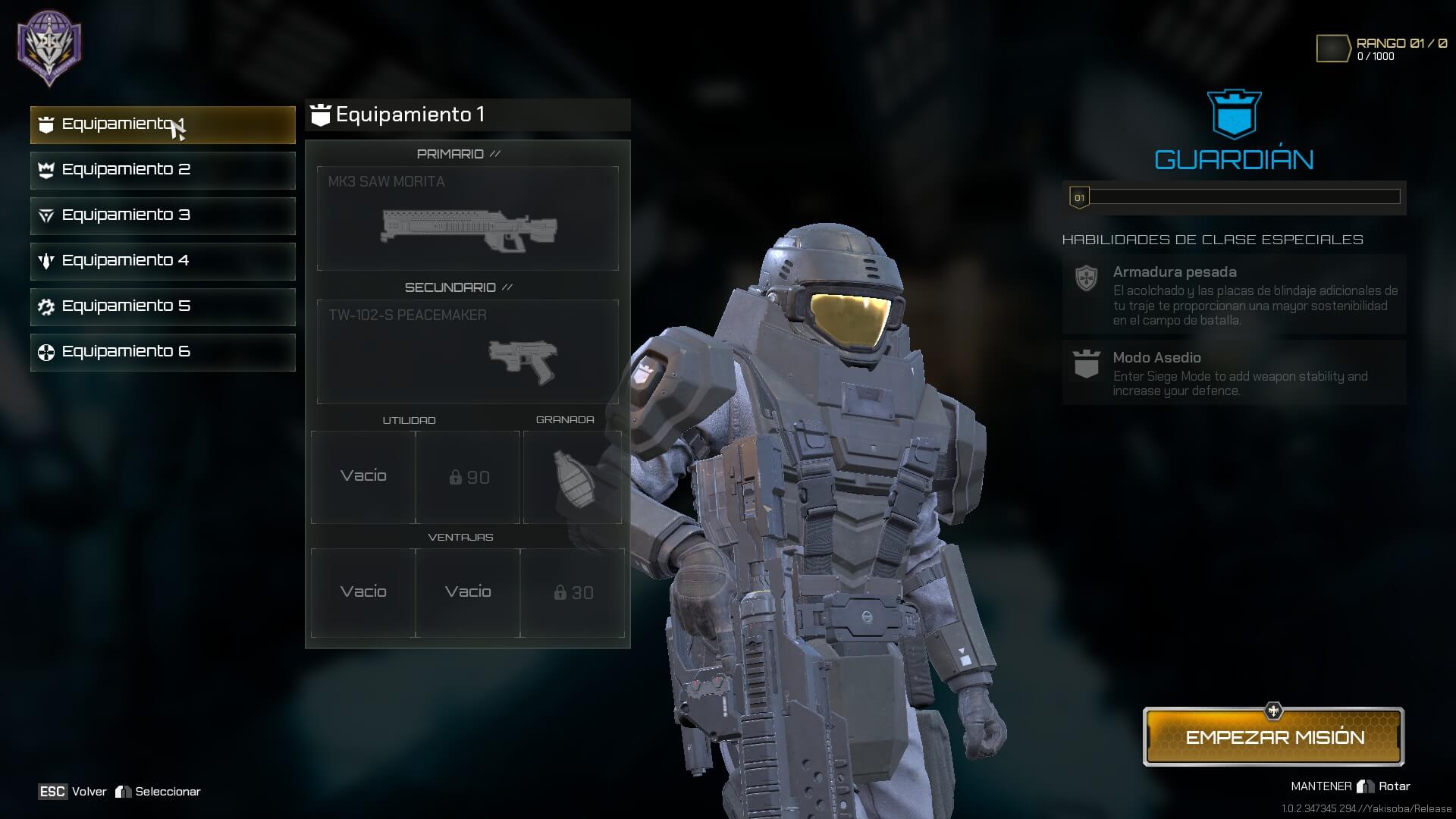This screenshot has height=819, width=1456.
Task: Click the Guardián class emblem
Action: coord(1234,115)
